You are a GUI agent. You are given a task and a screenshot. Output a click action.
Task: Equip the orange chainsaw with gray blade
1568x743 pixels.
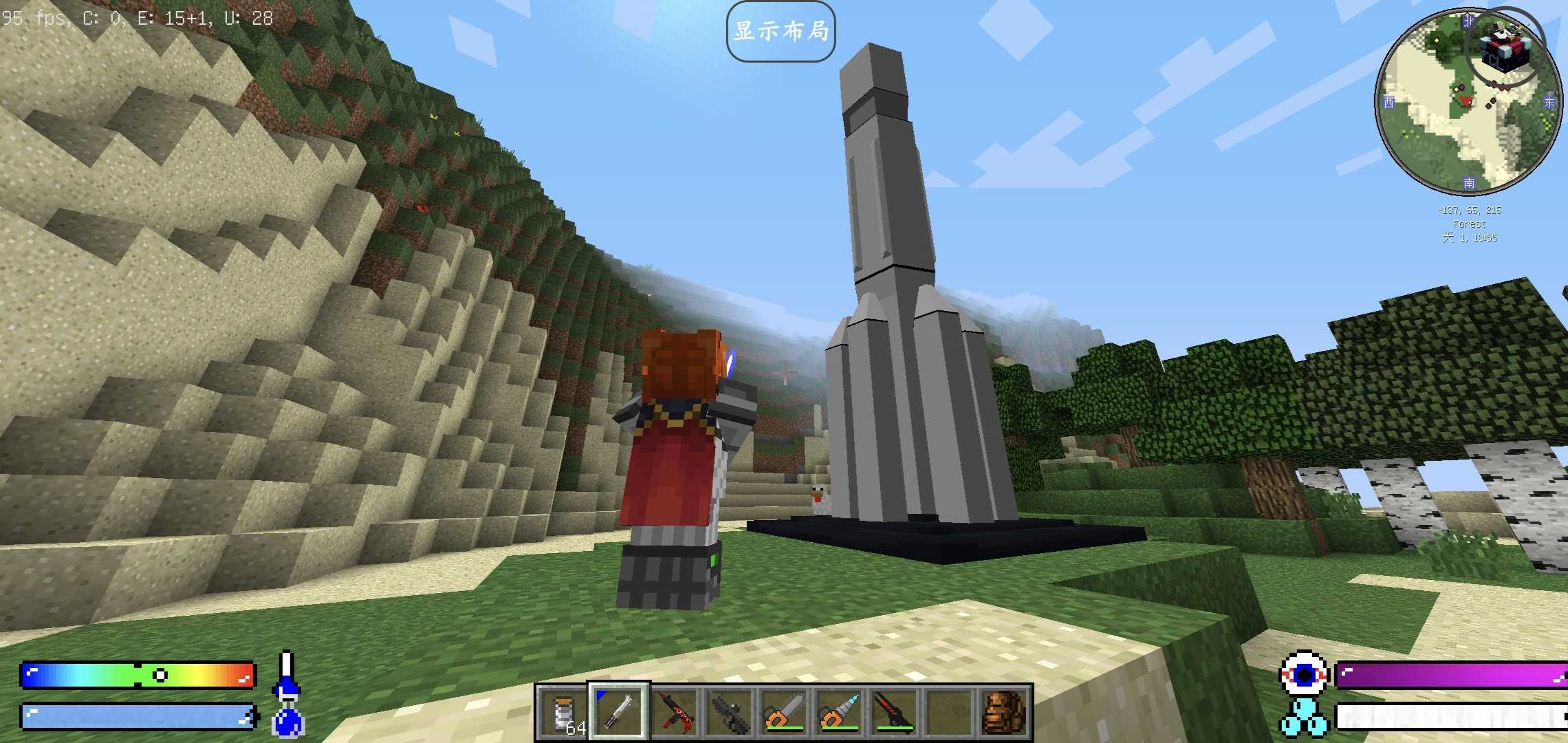pyautogui.click(x=784, y=712)
